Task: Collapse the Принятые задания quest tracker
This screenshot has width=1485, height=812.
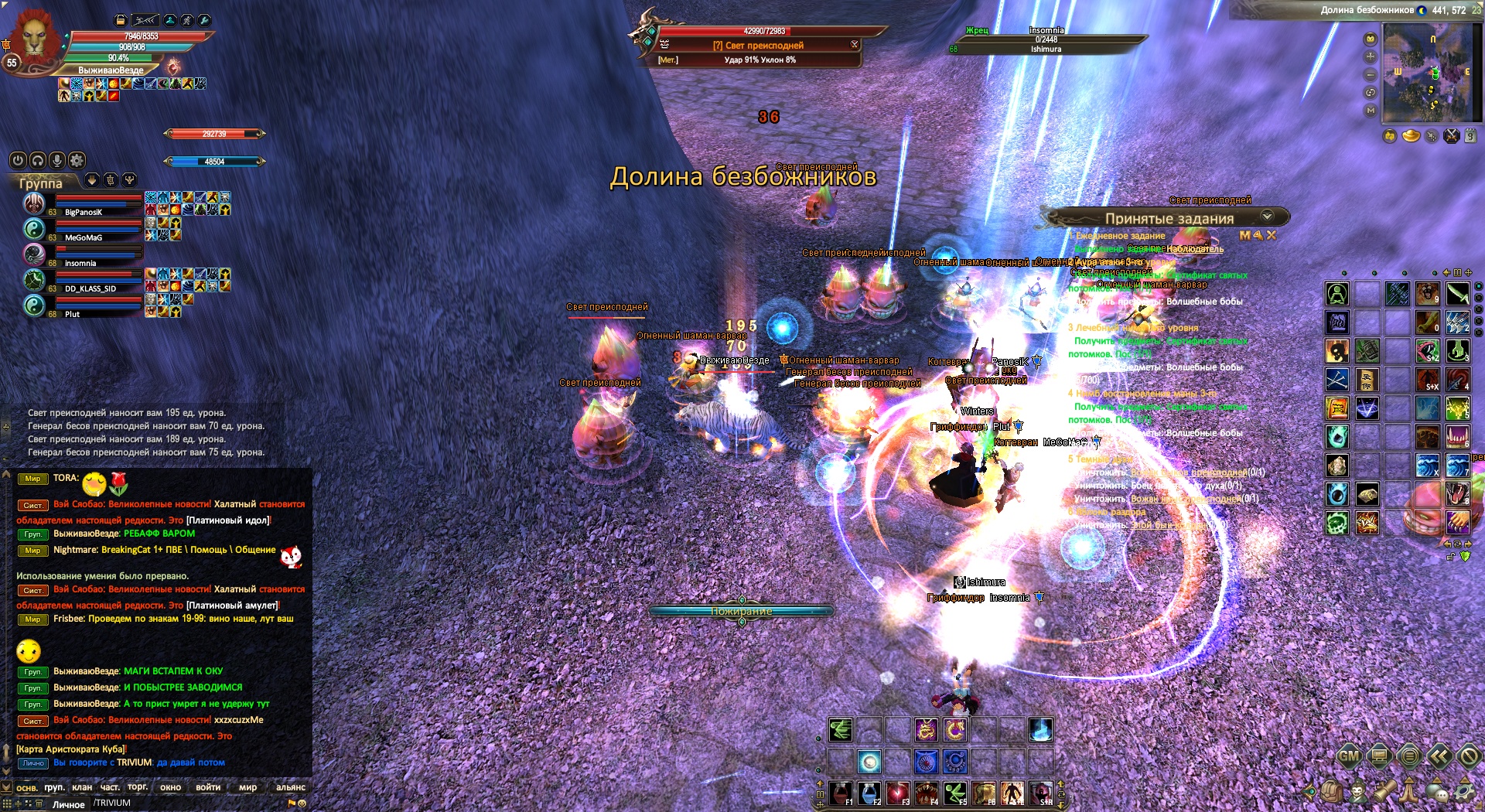Action: pyautogui.click(x=1267, y=217)
